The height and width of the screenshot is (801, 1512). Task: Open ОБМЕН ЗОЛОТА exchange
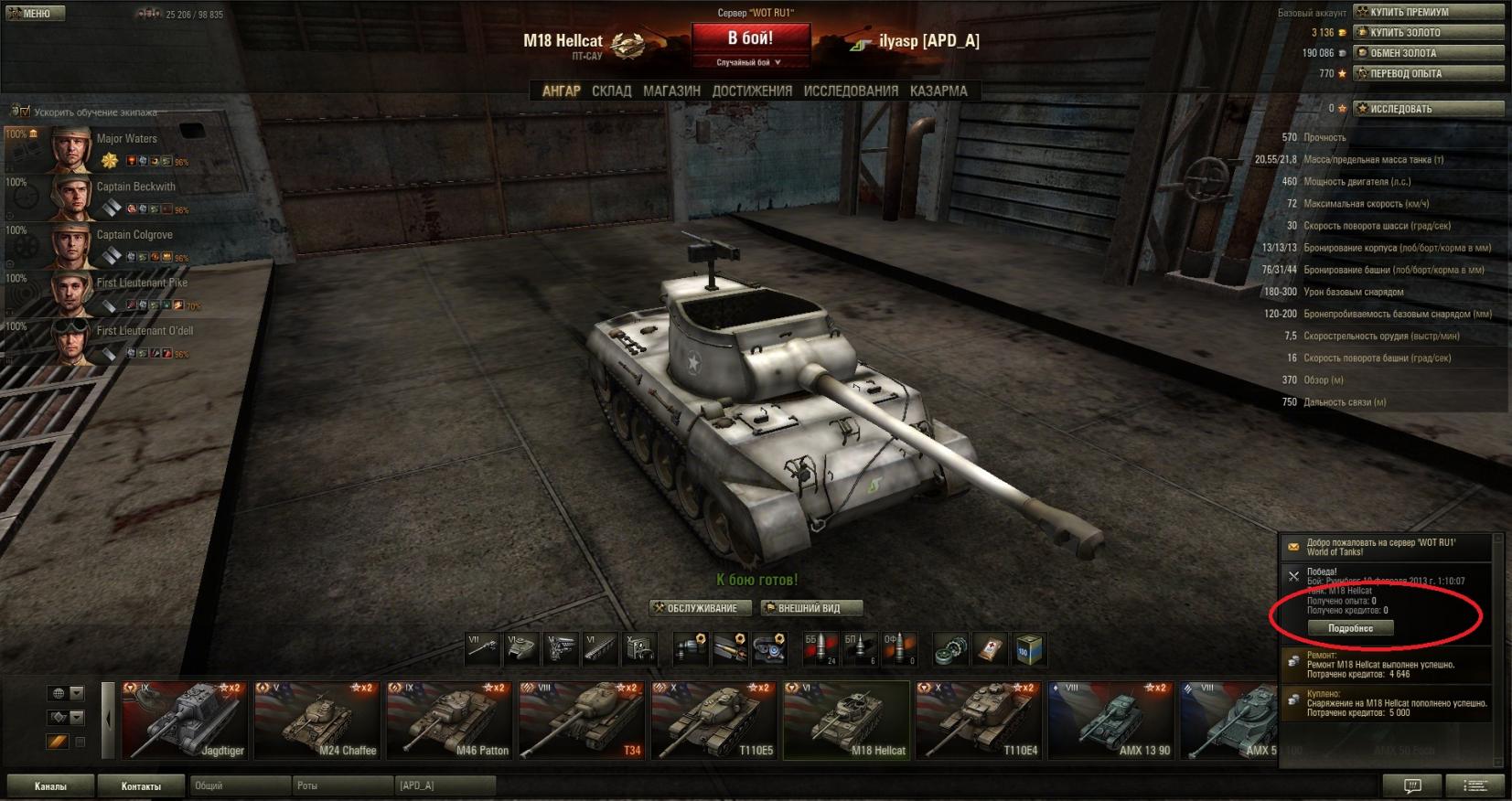[1428, 53]
